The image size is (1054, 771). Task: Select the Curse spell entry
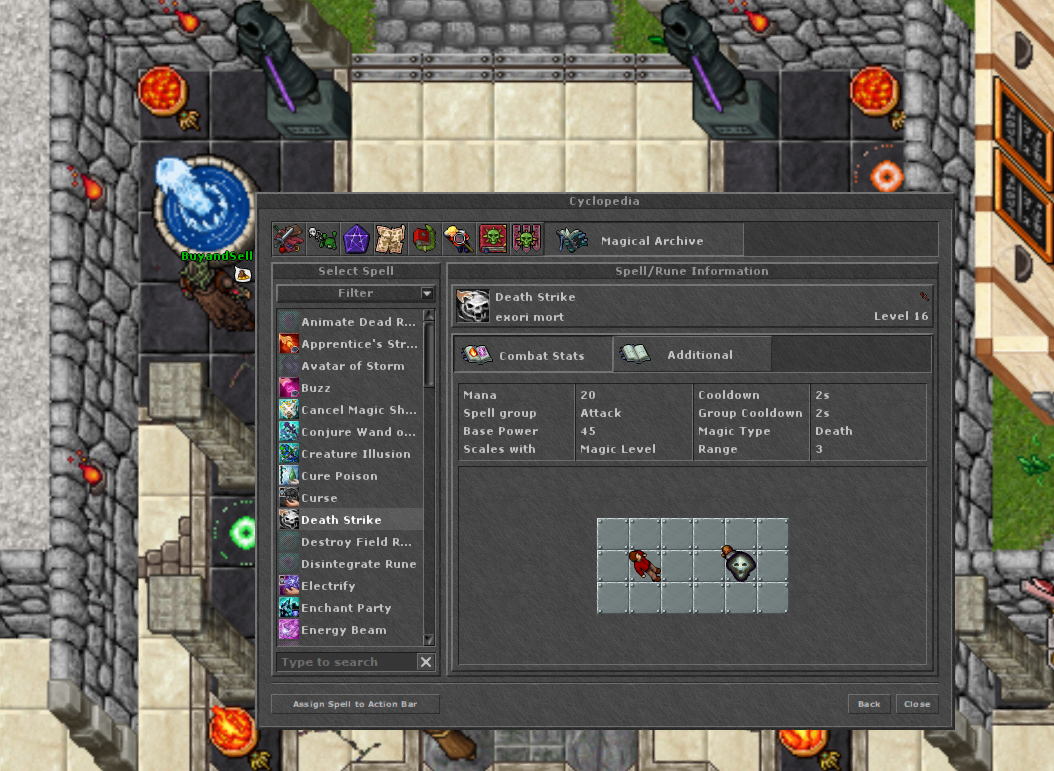[x=319, y=498]
